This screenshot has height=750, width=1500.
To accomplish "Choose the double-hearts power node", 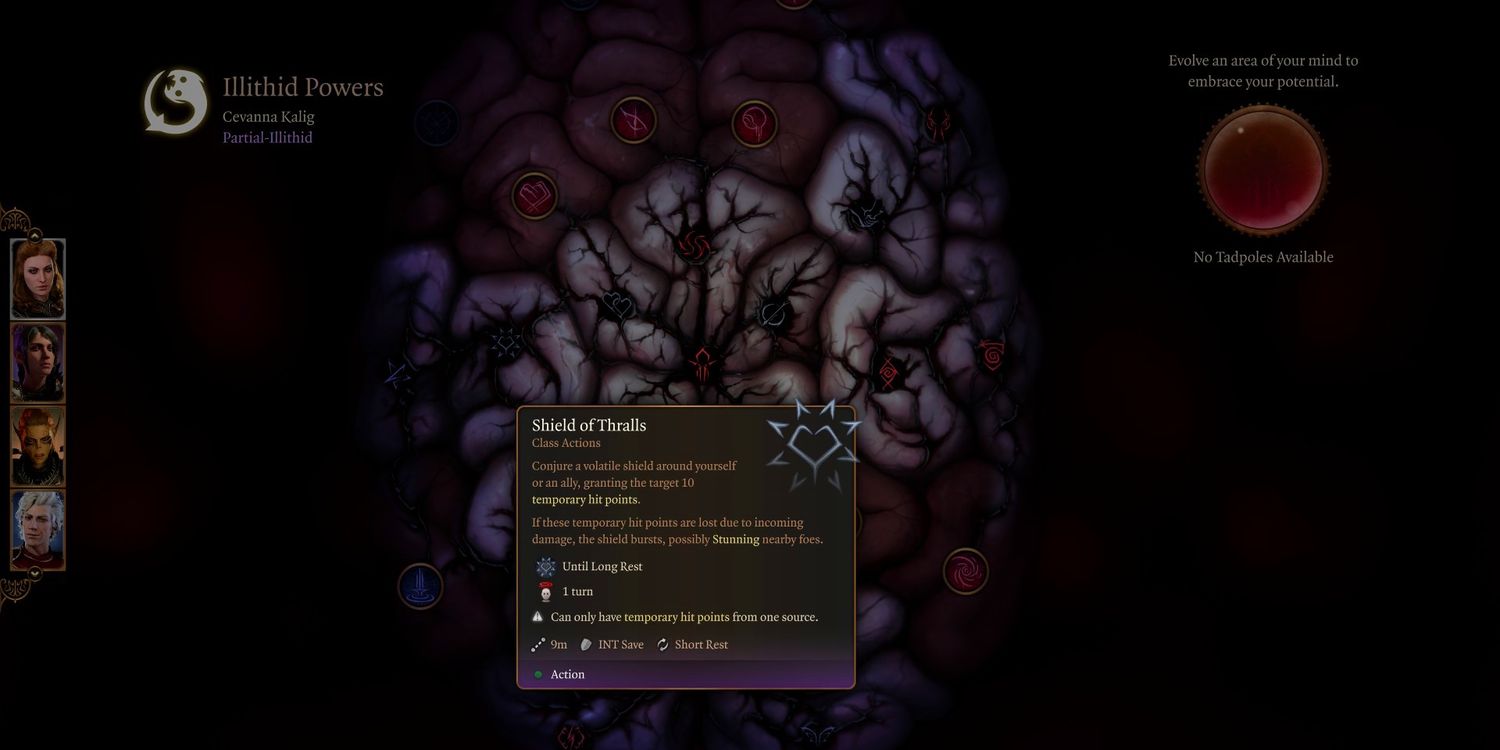I will [x=617, y=304].
